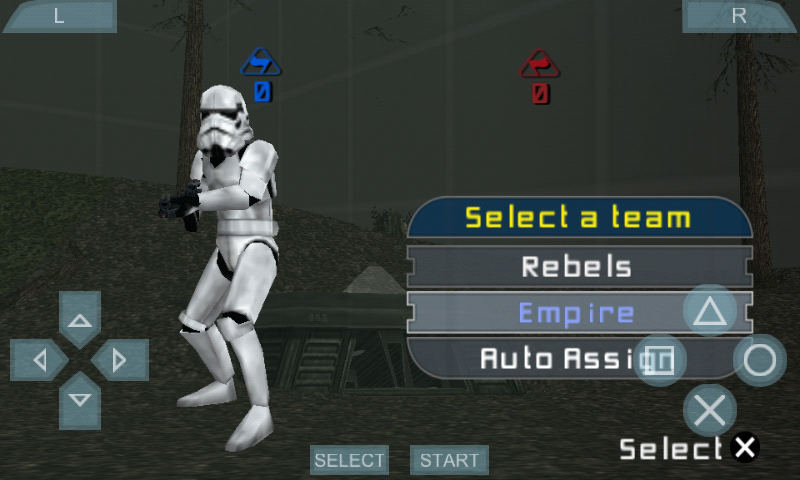Viewport: 800px width, 480px height.
Task: Click the emulator SELECT button
Action: (349, 460)
